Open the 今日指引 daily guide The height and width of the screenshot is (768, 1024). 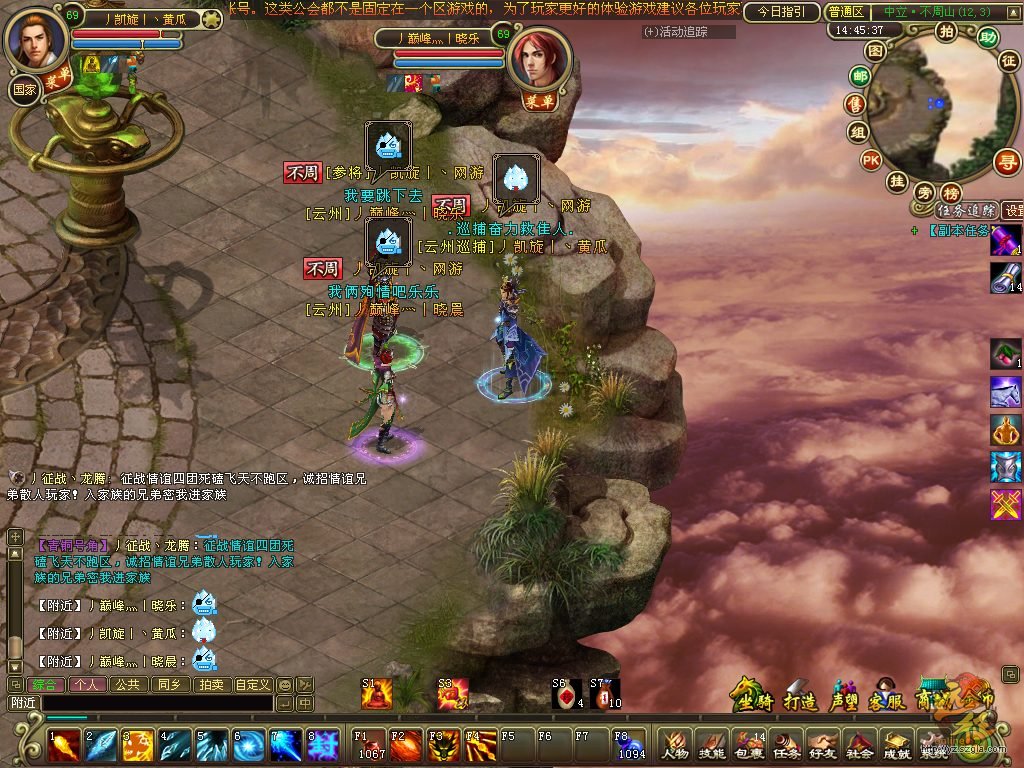point(781,12)
